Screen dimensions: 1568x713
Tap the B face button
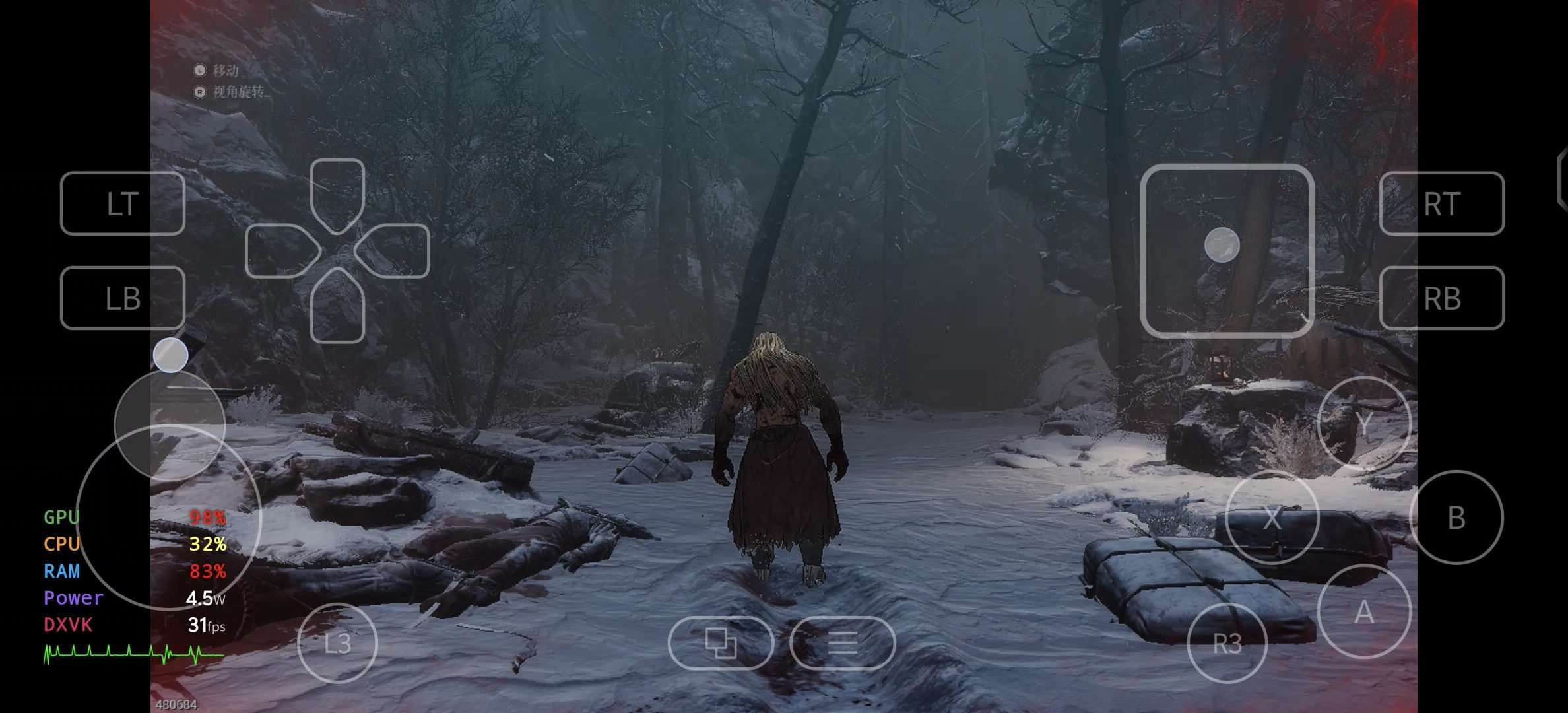coord(1456,518)
